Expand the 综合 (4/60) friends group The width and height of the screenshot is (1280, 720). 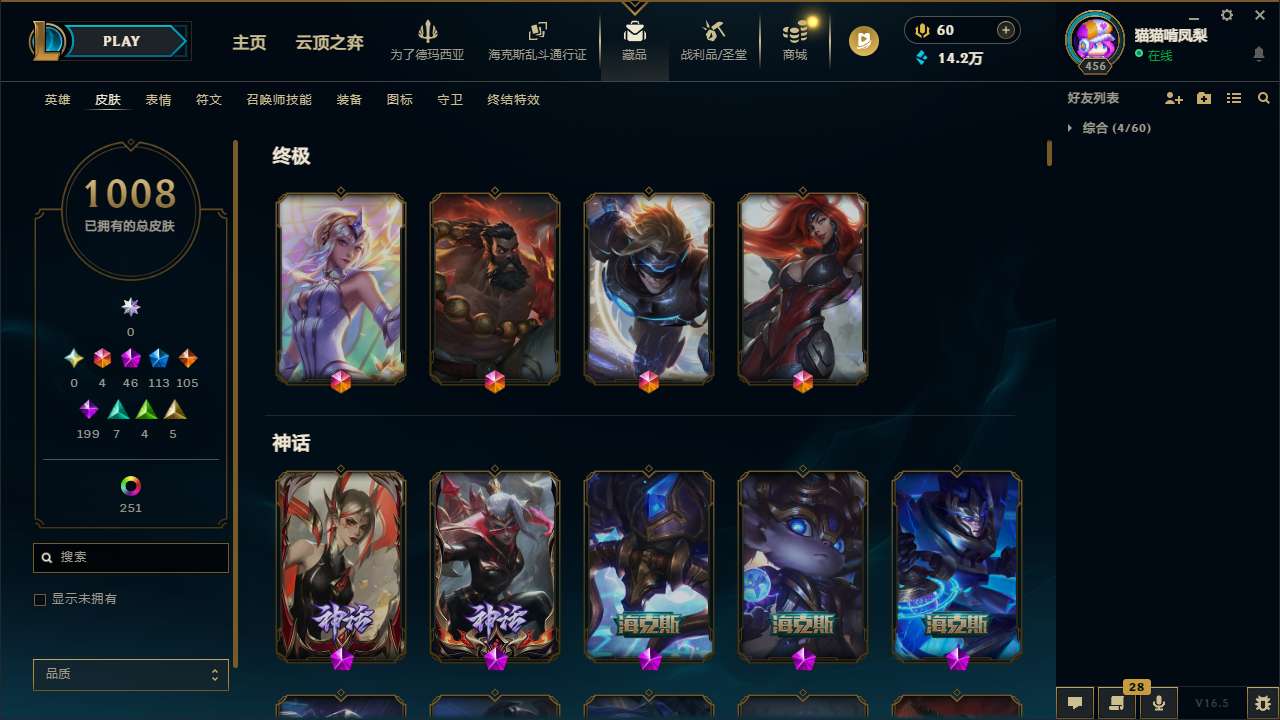[x=1103, y=128]
